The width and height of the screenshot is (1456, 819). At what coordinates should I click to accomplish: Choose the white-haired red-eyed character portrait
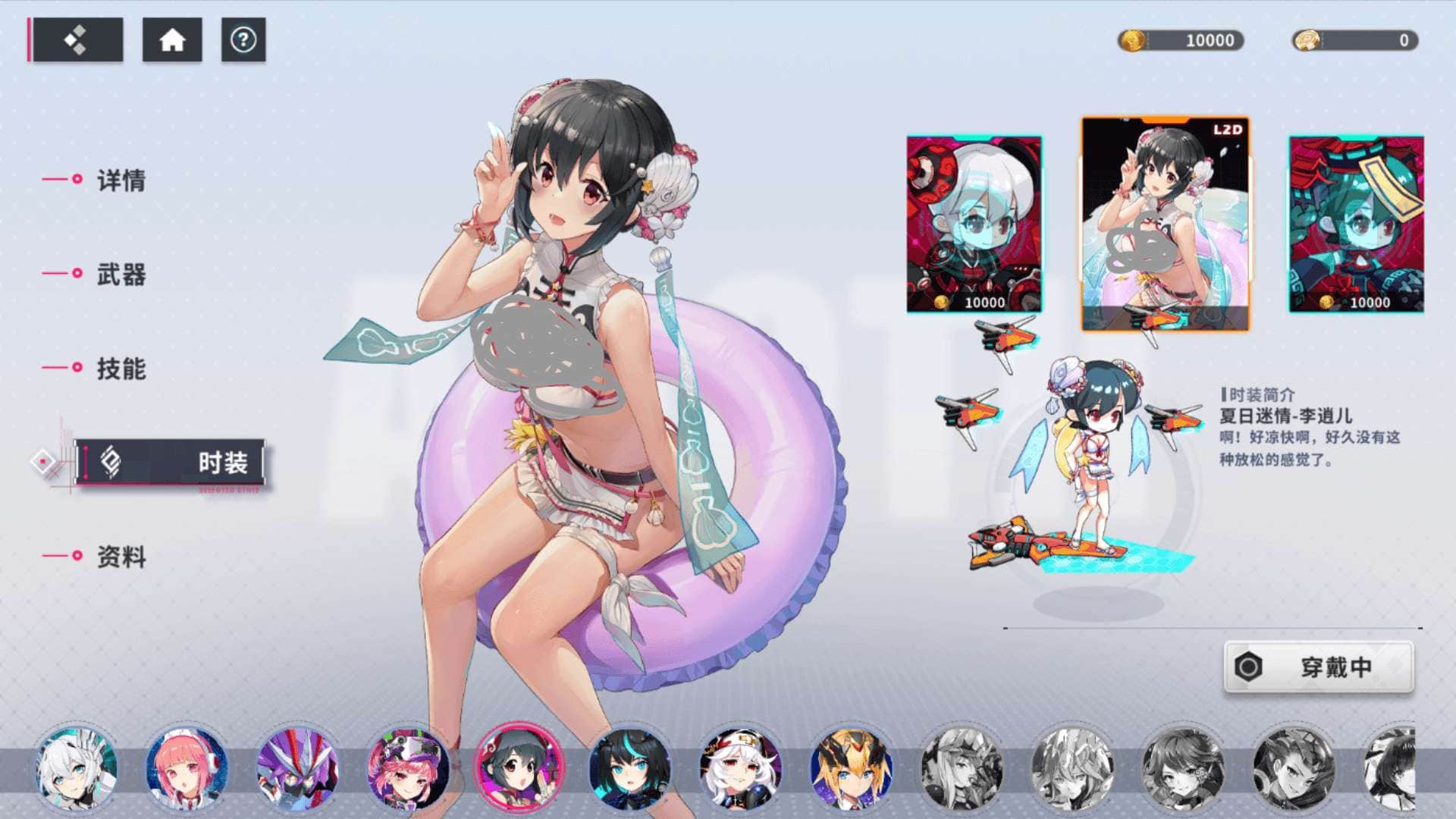tap(740, 768)
